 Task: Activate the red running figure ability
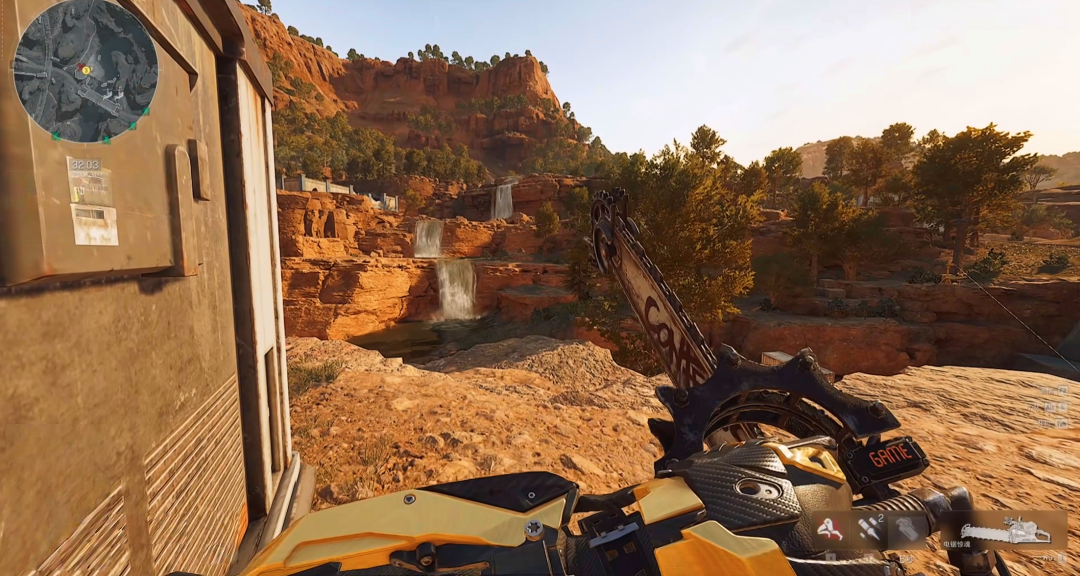click(830, 530)
